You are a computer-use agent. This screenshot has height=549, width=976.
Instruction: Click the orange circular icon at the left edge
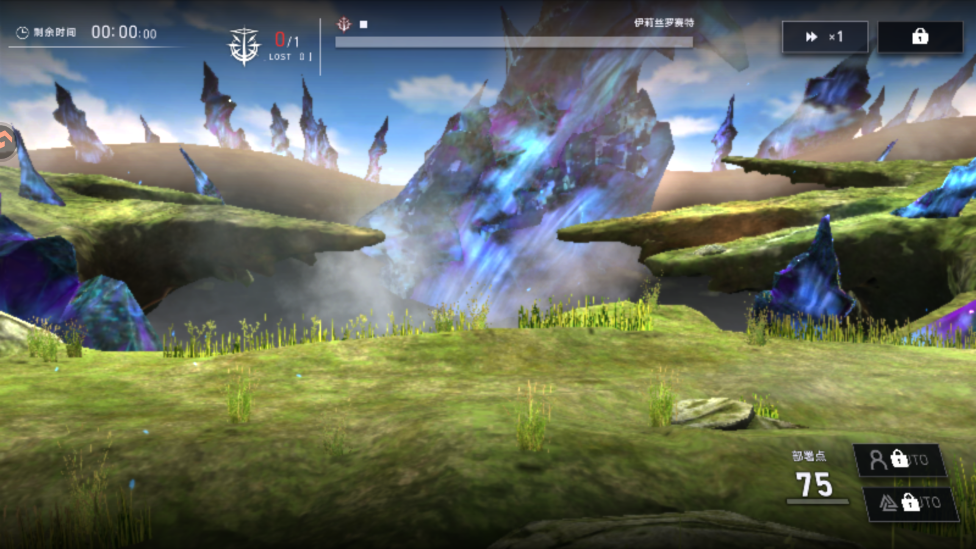pyautogui.click(x=5, y=142)
